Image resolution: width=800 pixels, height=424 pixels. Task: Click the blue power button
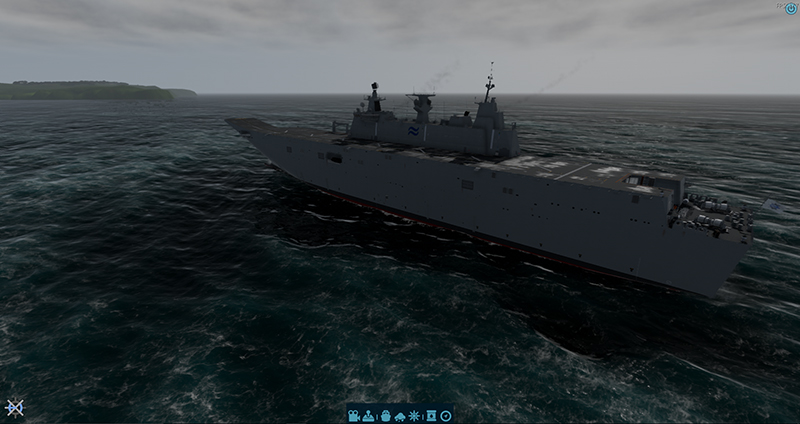(x=791, y=8)
